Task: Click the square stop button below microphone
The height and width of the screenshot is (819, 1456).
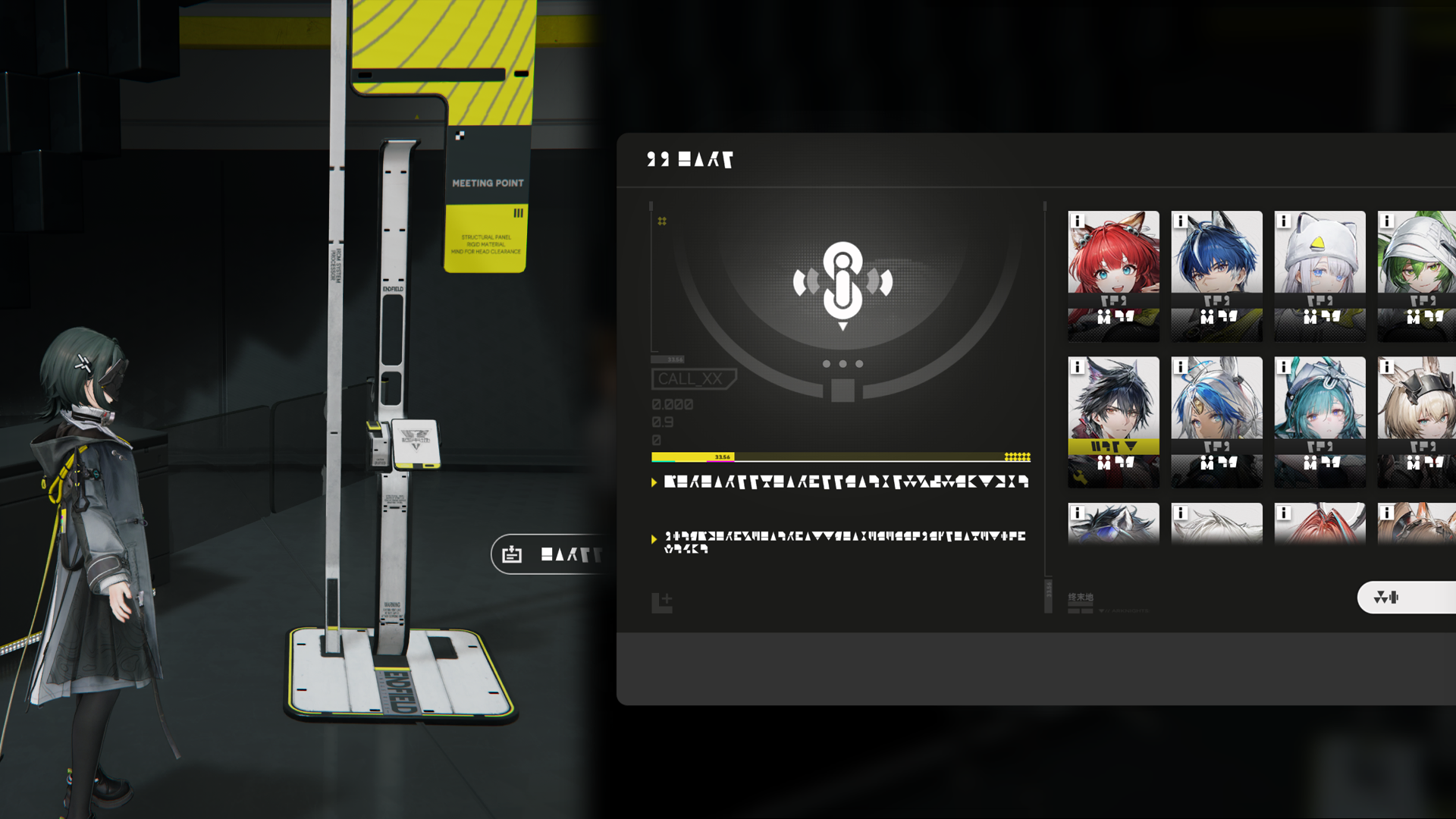Action: tap(843, 391)
